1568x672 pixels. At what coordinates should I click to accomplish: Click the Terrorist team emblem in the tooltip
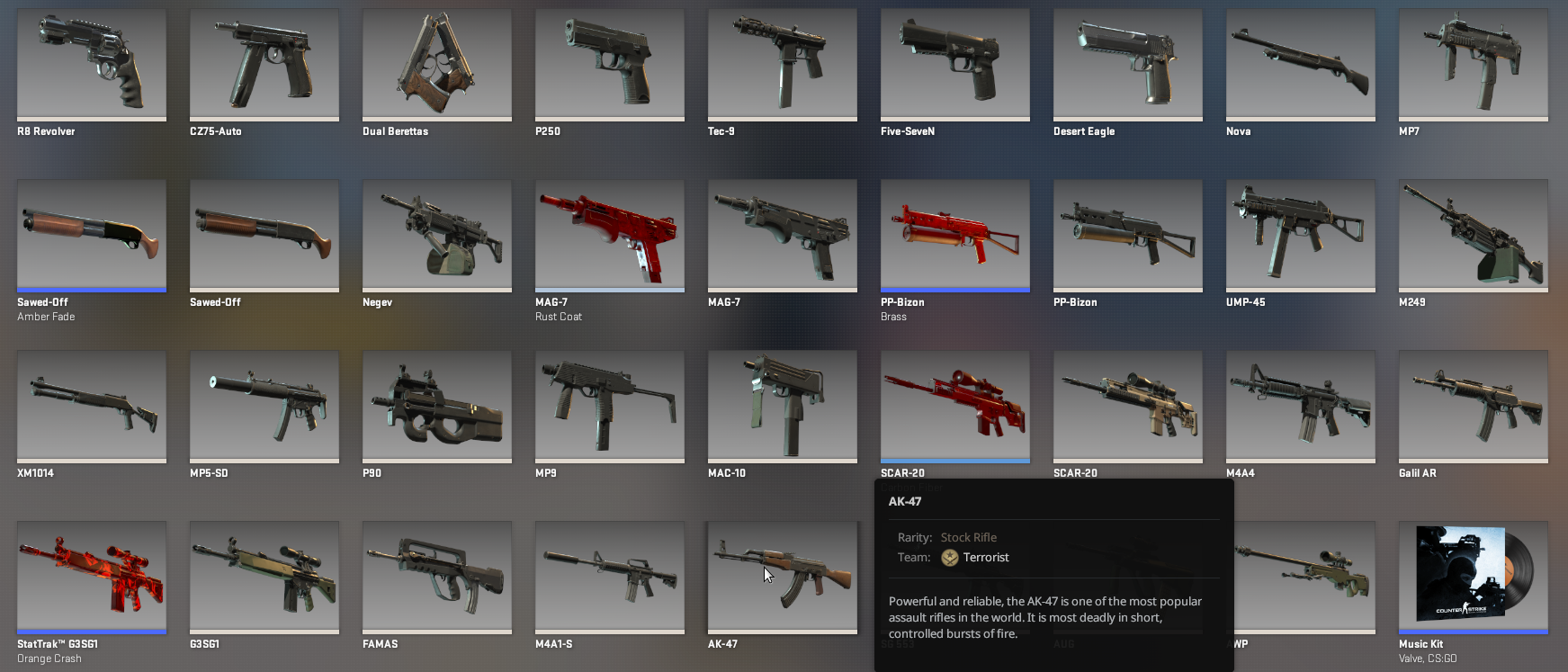(x=950, y=557)
